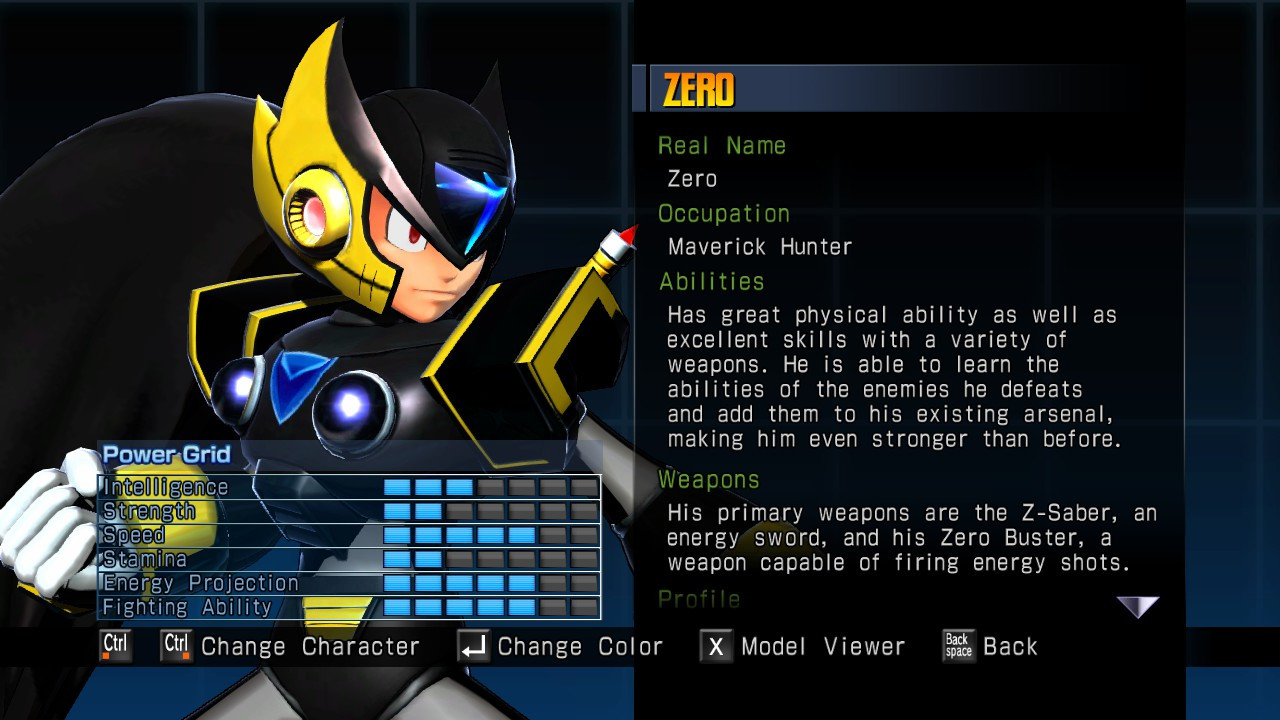
Task: Select the ZERO name banner
Action: tap(700, 88)
